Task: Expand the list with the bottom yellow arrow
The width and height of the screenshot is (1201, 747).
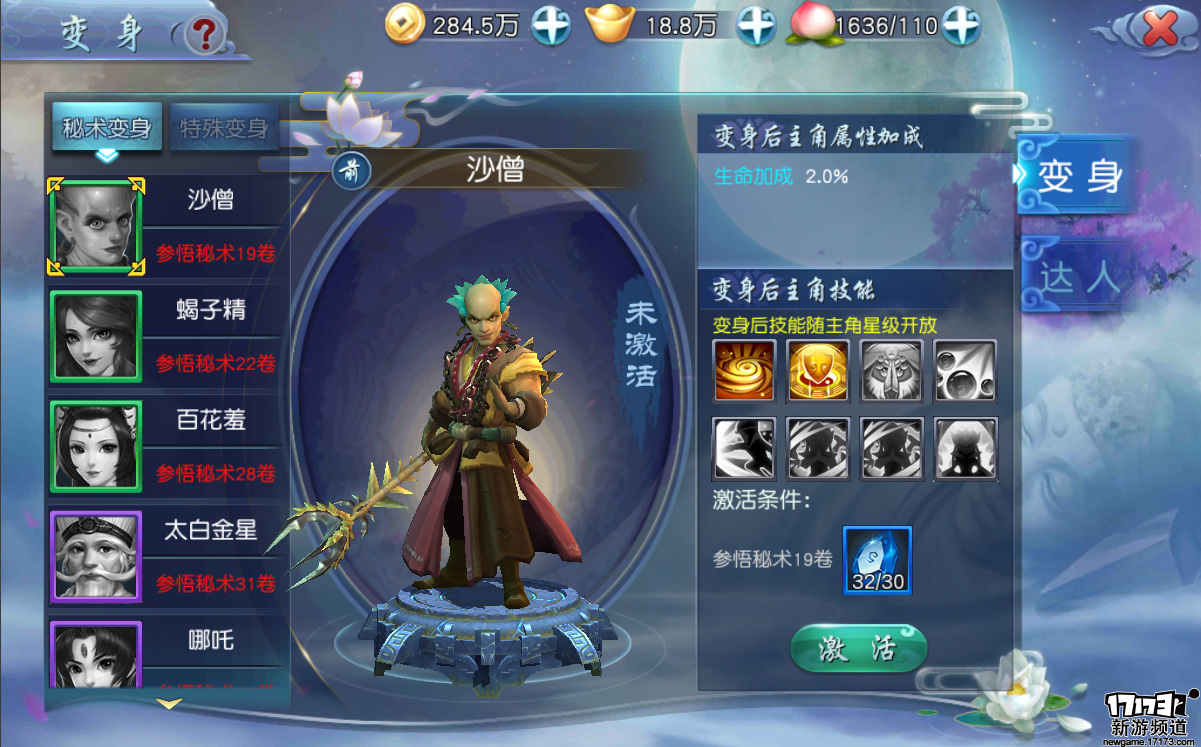Action: [170, 703]
